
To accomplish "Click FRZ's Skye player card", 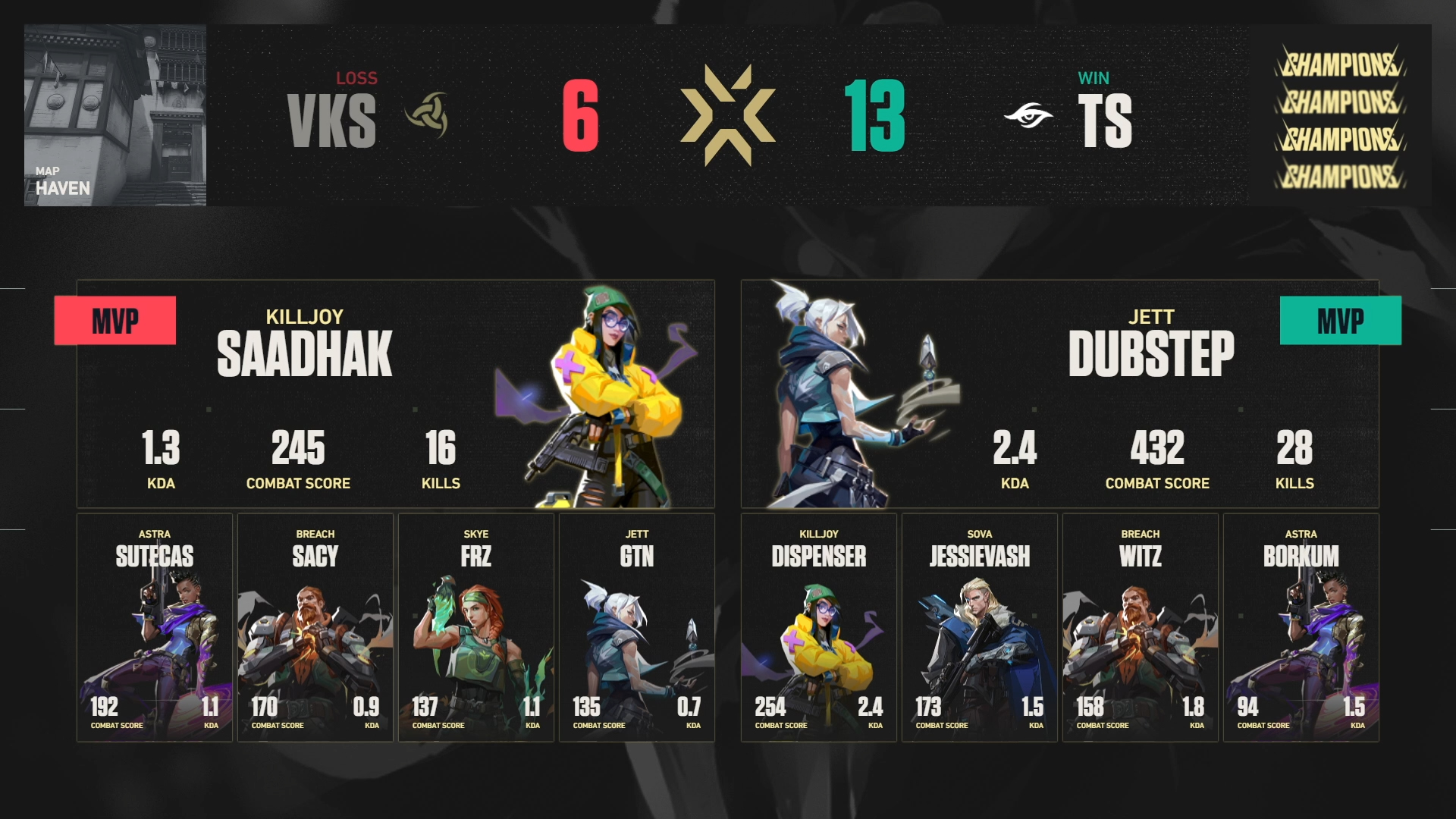I will pyautogui.click(x=476, y=627).
